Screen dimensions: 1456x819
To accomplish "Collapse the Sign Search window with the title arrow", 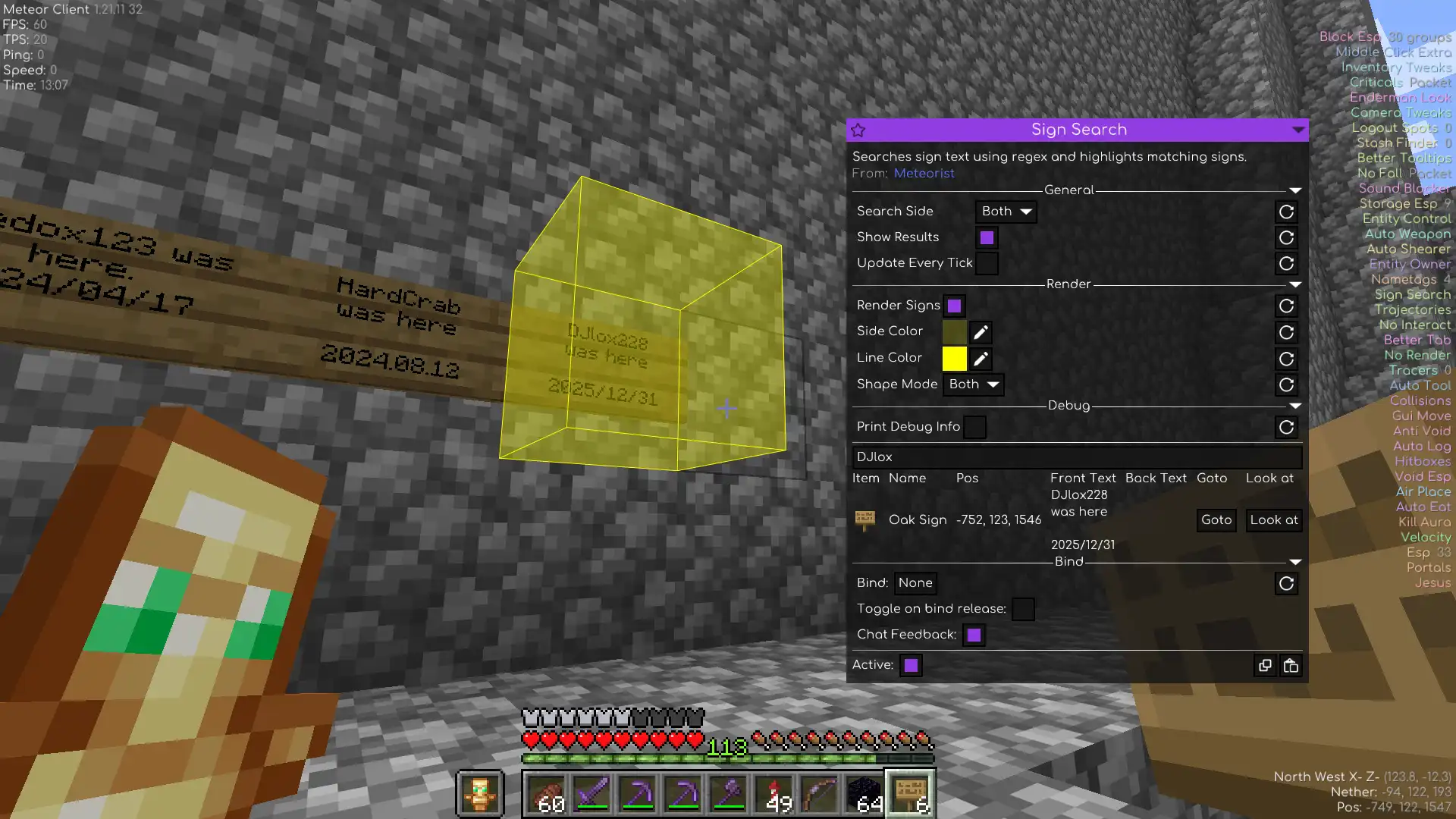I will [1298, 130].
